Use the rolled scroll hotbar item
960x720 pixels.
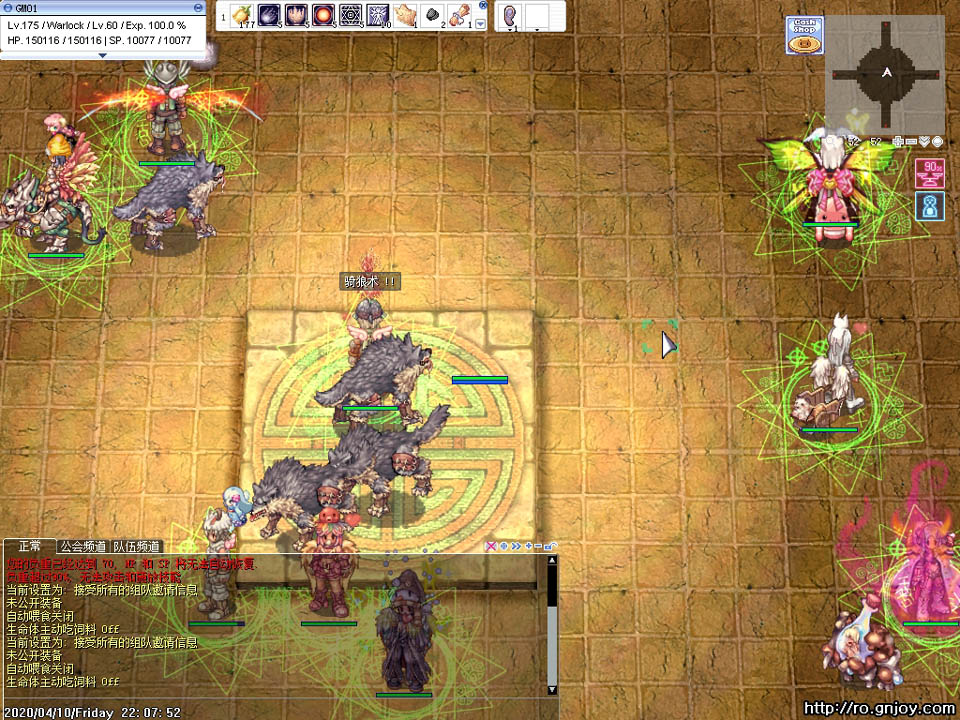460,15
